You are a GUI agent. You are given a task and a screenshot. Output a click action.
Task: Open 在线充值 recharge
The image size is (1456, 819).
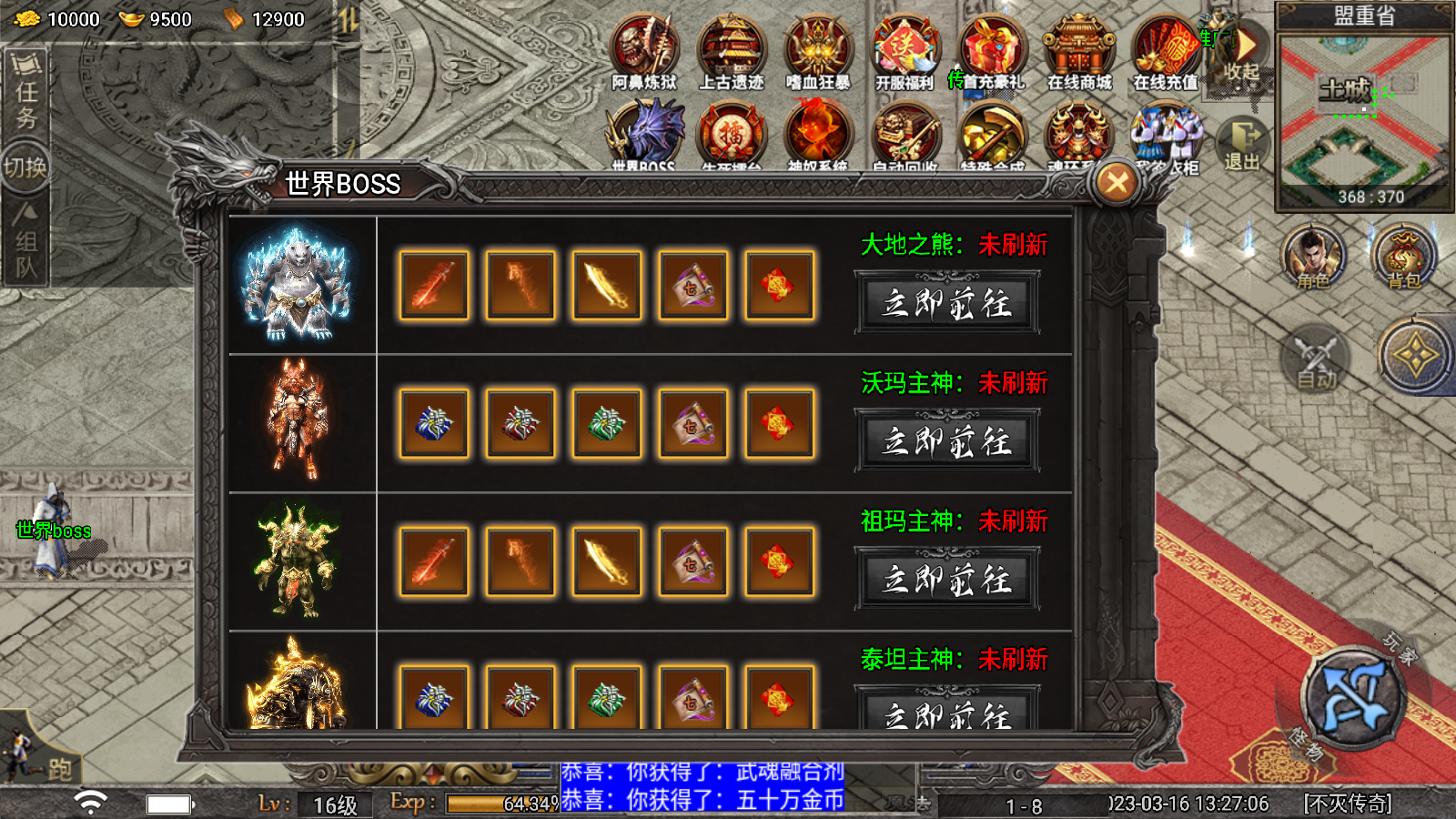click(1166, 50)
